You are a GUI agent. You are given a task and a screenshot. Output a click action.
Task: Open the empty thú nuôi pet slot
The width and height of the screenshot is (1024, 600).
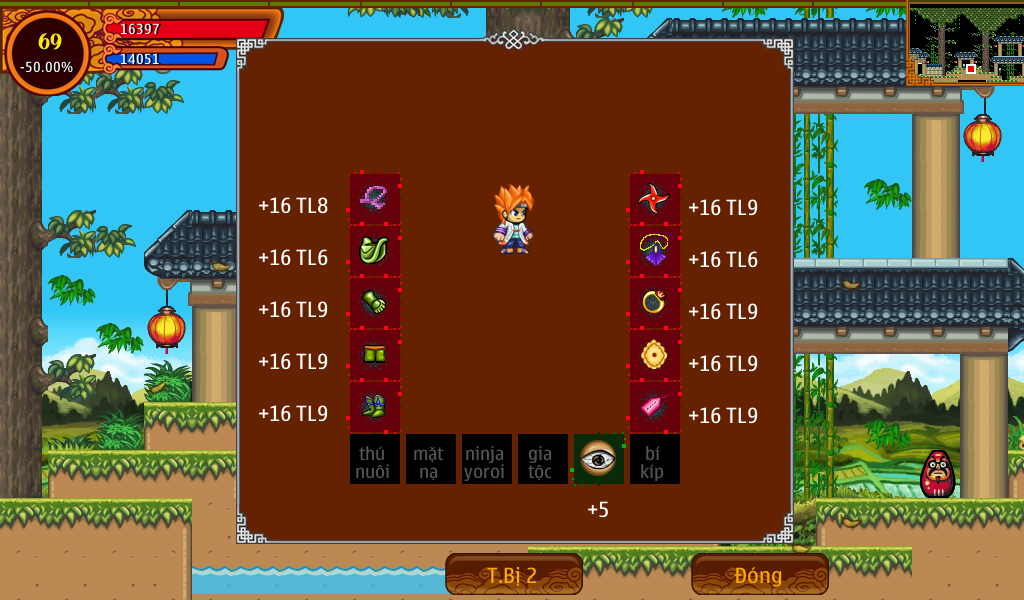click(375, 459)
